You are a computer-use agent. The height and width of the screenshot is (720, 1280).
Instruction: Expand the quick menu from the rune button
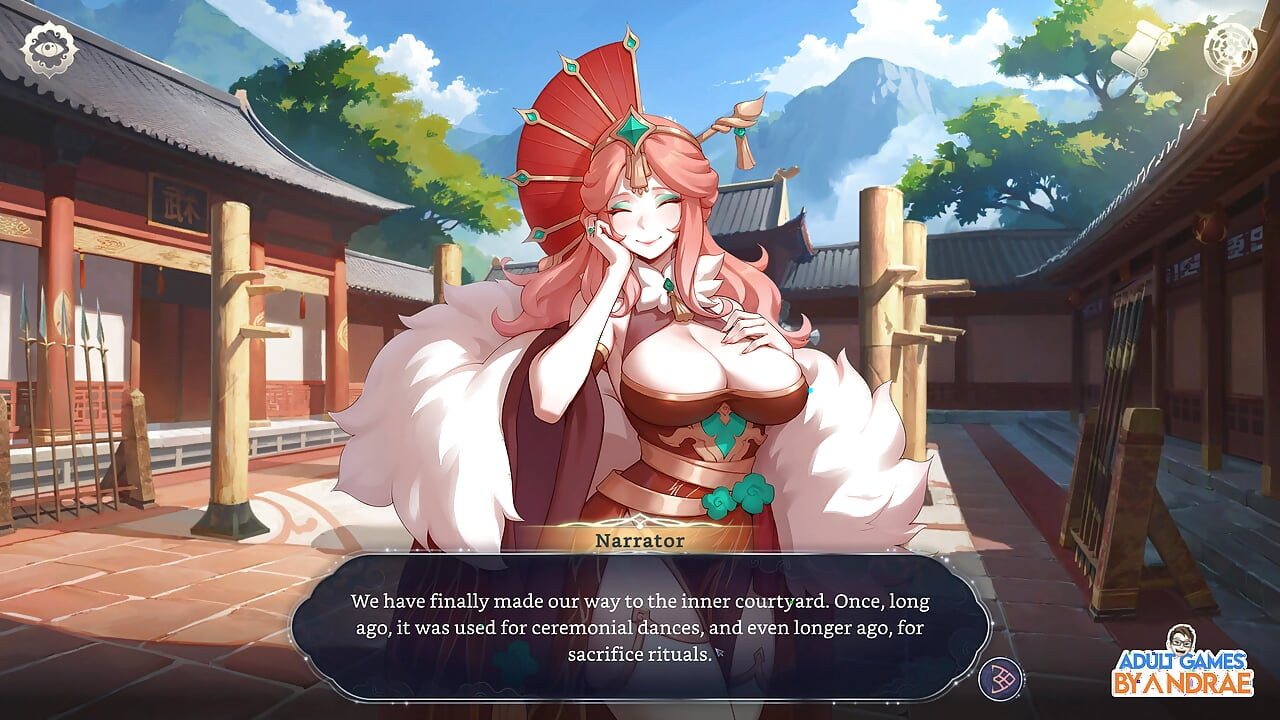(1000, 677)
